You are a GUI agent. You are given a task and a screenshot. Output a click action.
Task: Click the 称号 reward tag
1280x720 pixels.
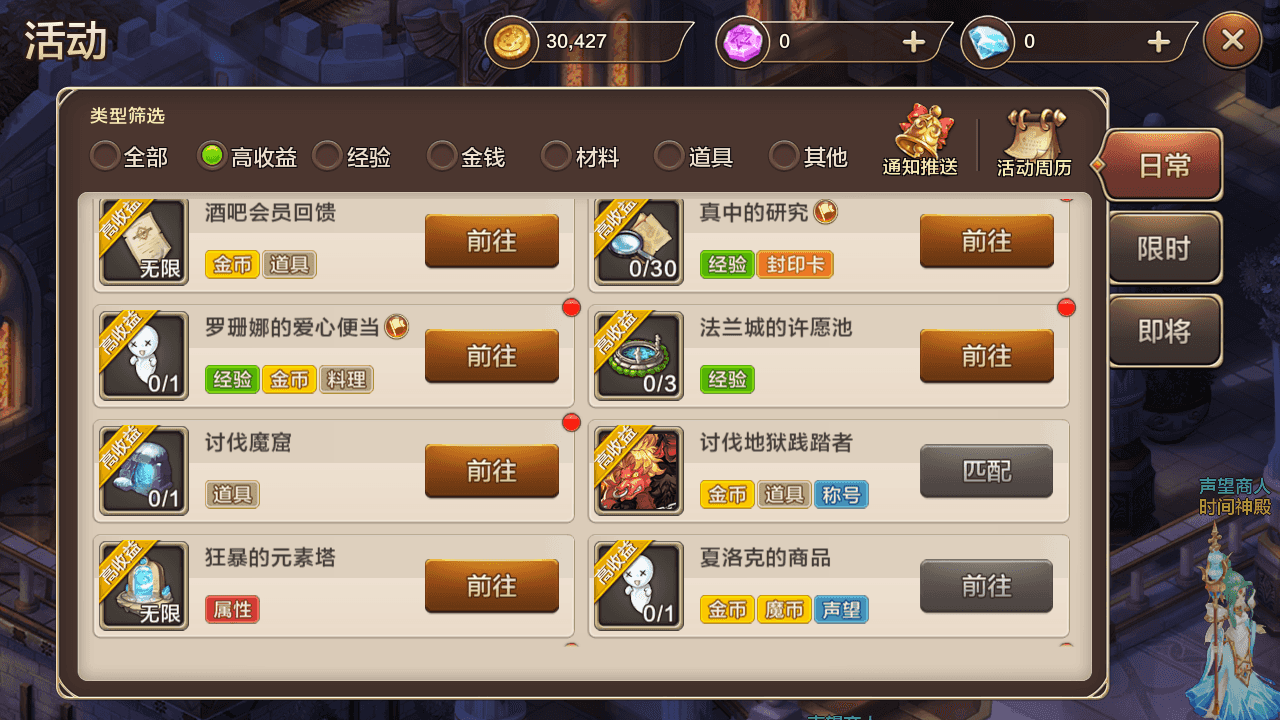tap(841, 494)
